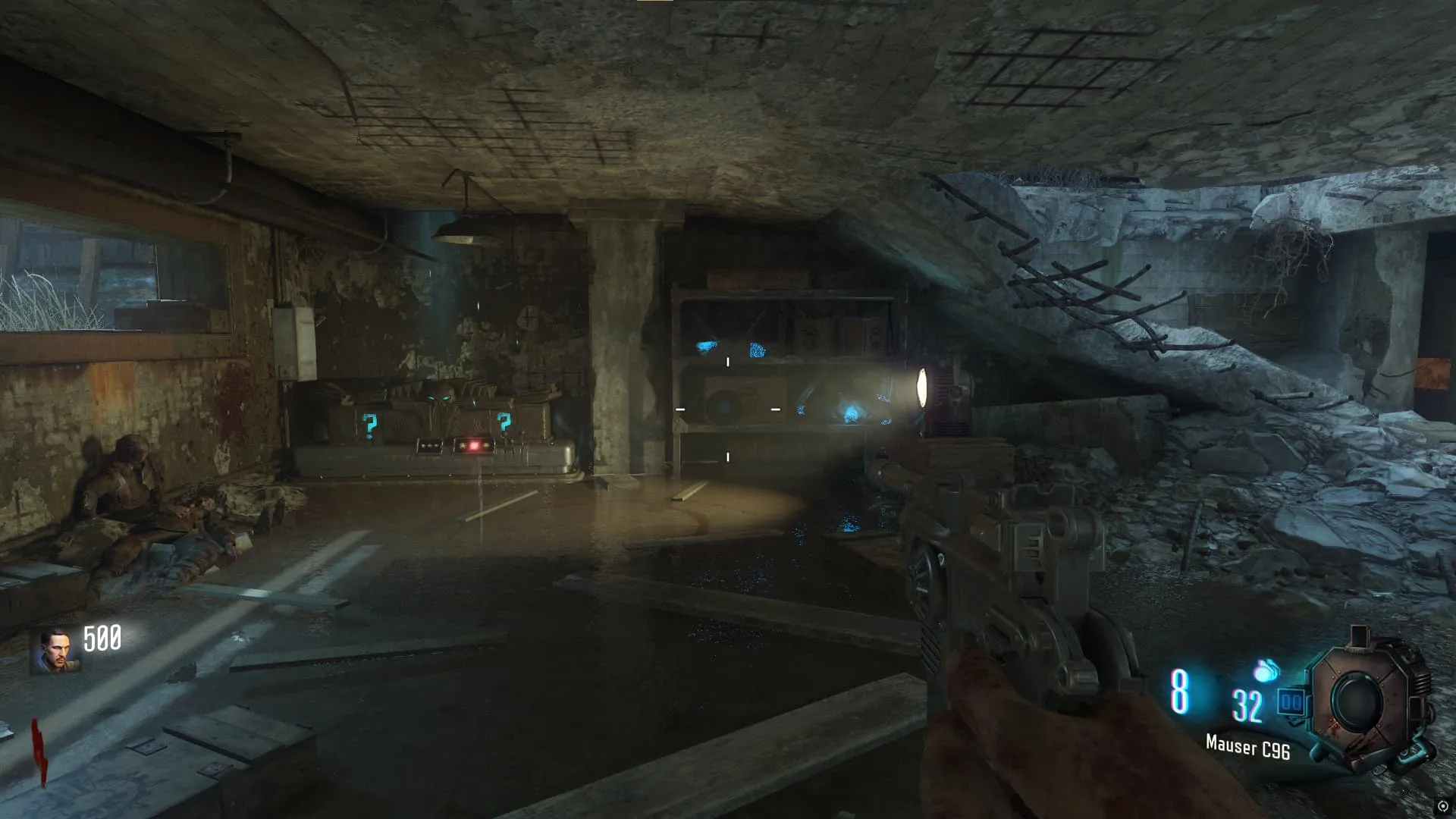Click the Mauser C96 weapon name

(x=1247, y=747)
